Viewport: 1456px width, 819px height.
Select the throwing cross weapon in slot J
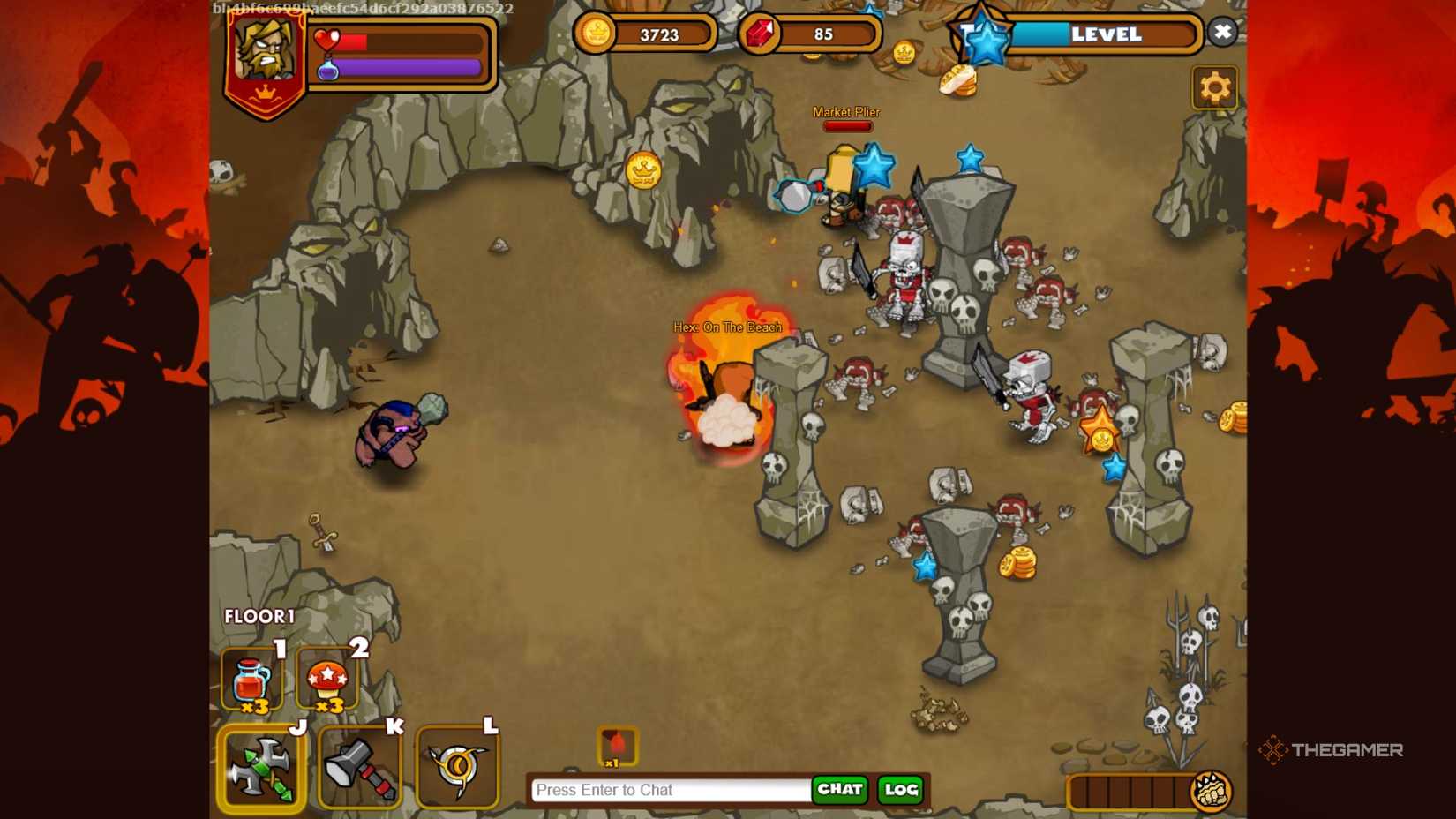click(261, 766)
